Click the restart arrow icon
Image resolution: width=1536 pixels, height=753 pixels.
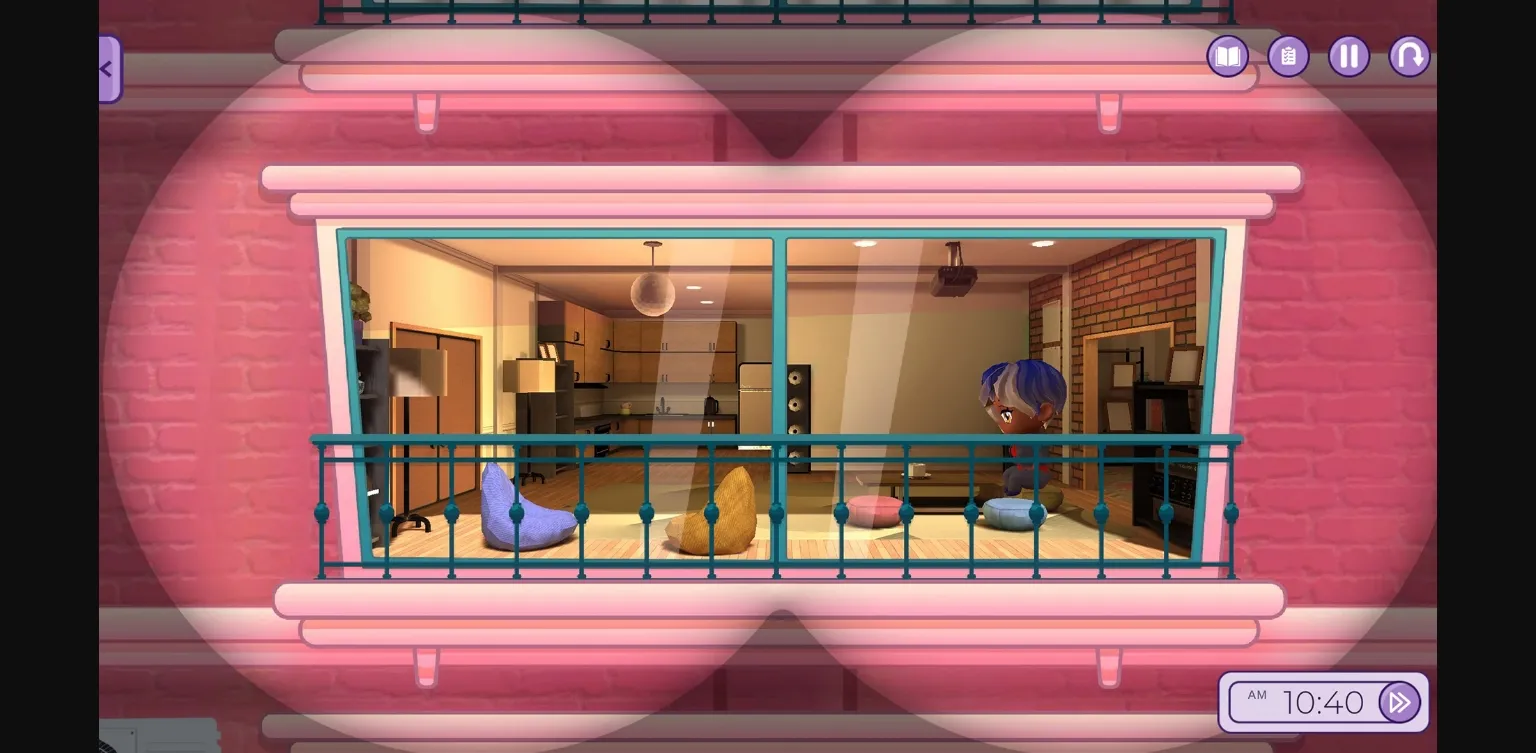point(1409,57)
